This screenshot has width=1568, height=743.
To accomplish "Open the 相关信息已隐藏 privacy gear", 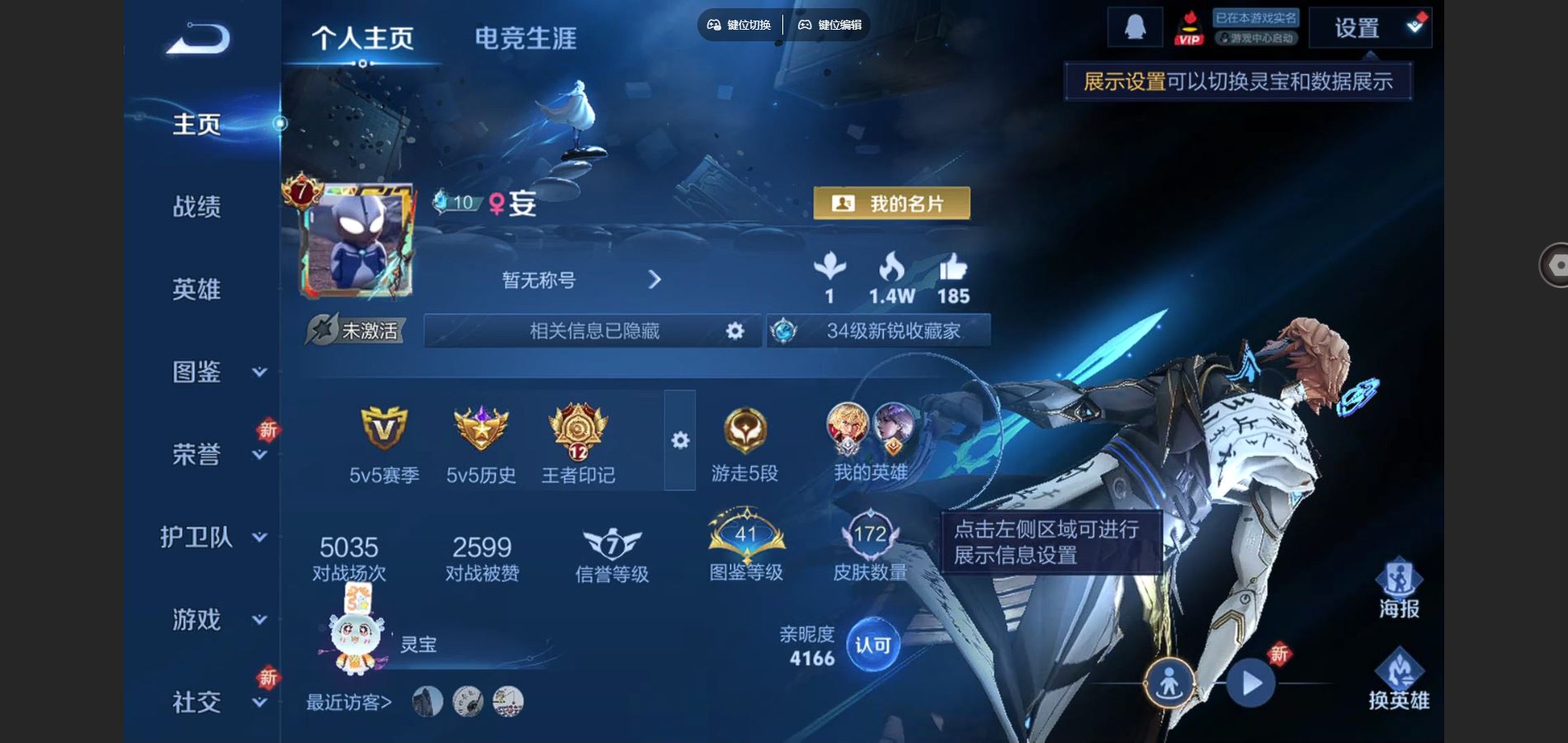I will pyautogui.click(x=734, y=331).
